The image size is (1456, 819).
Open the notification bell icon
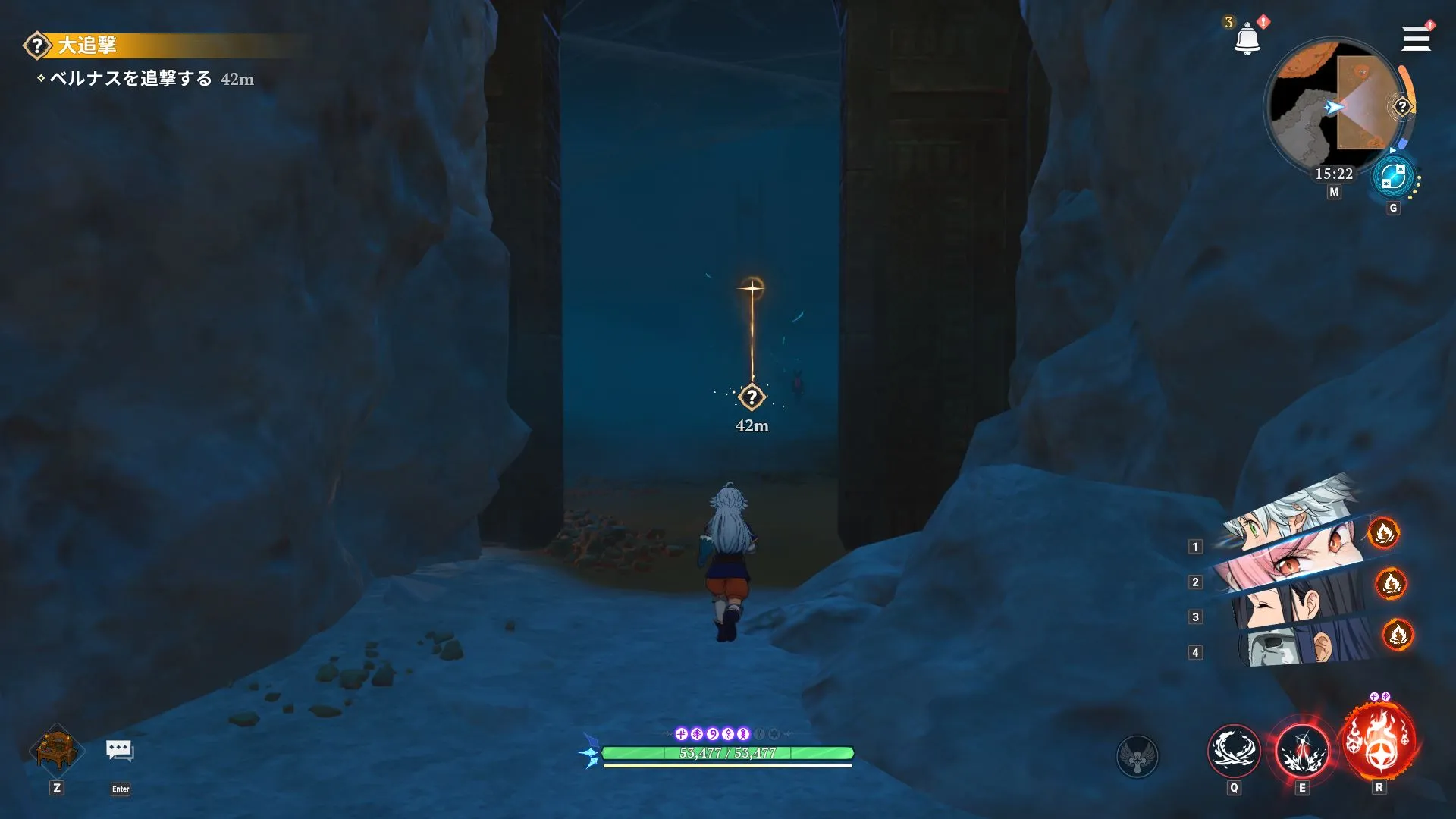(1246, 36)
